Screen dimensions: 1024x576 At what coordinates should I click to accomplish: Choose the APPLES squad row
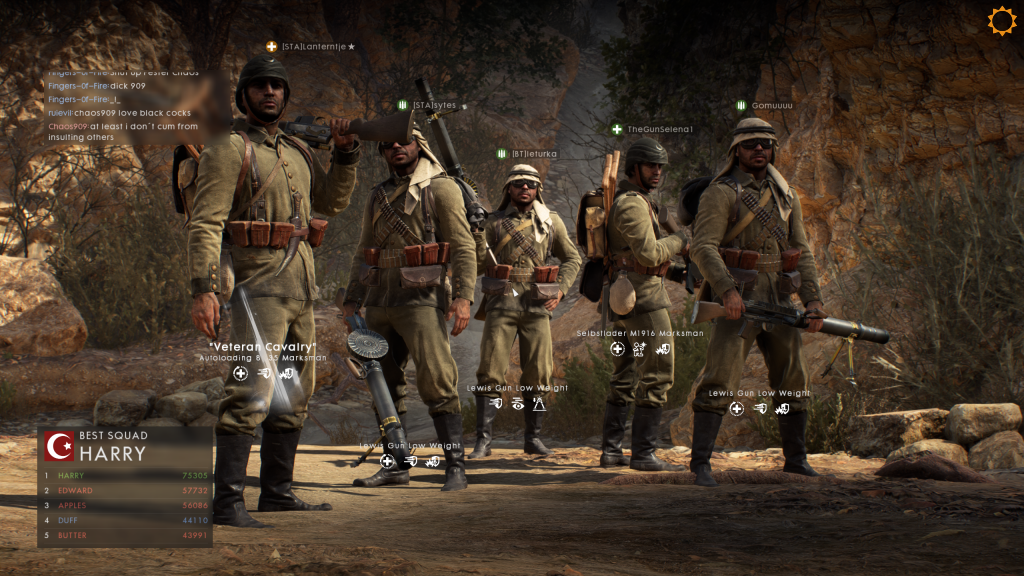click(126, 506)
